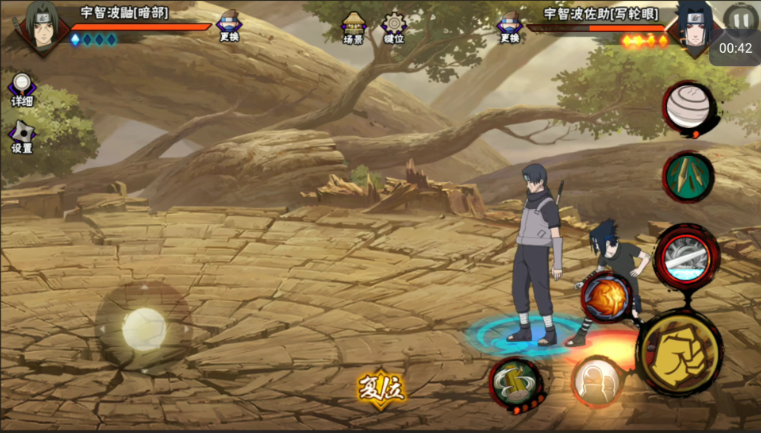This screenshot has height=433, width=761.
Task: Open the 详细 details panel
Action: coord(21,89)
